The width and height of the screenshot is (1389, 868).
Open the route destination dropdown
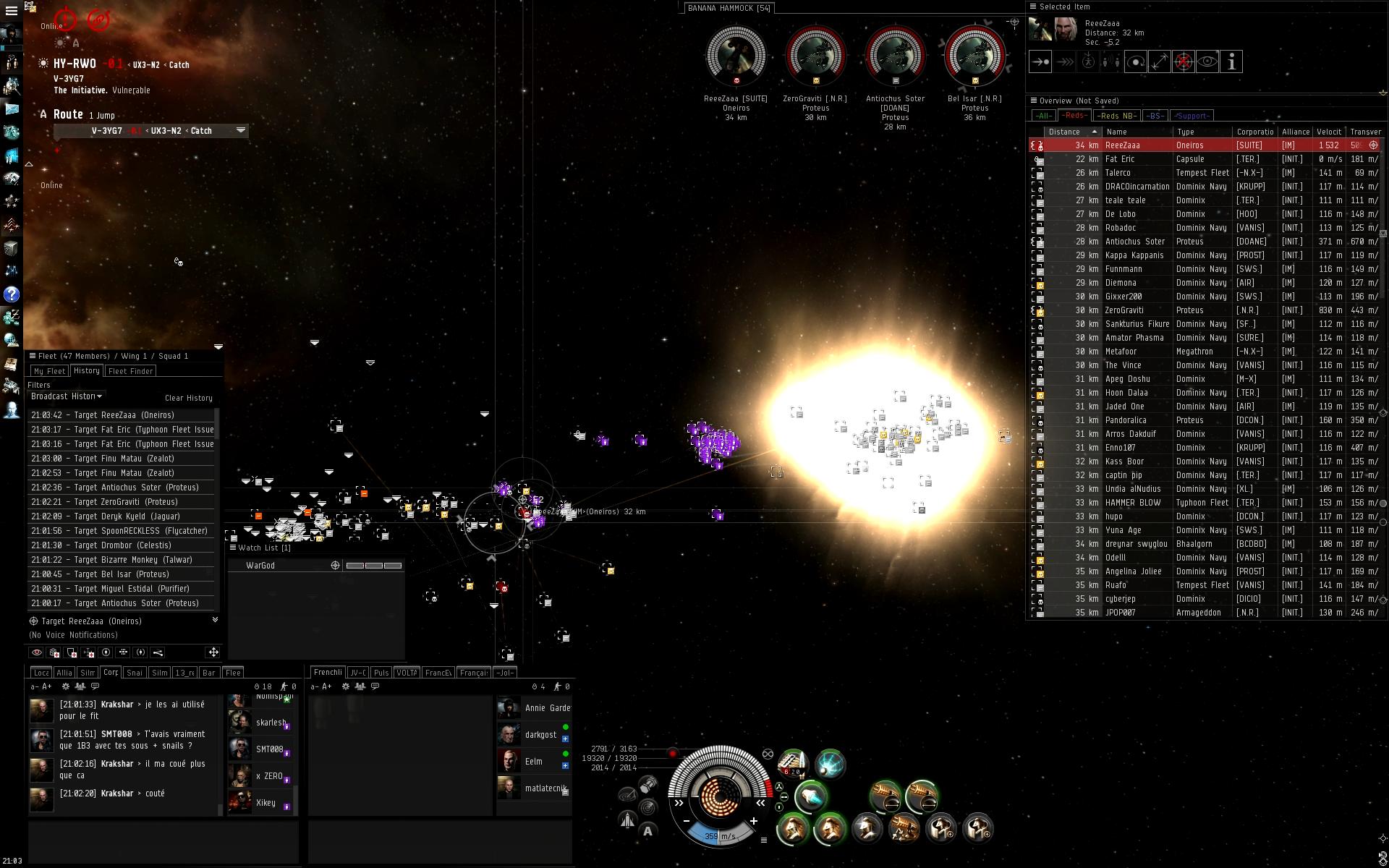(241, 130)
